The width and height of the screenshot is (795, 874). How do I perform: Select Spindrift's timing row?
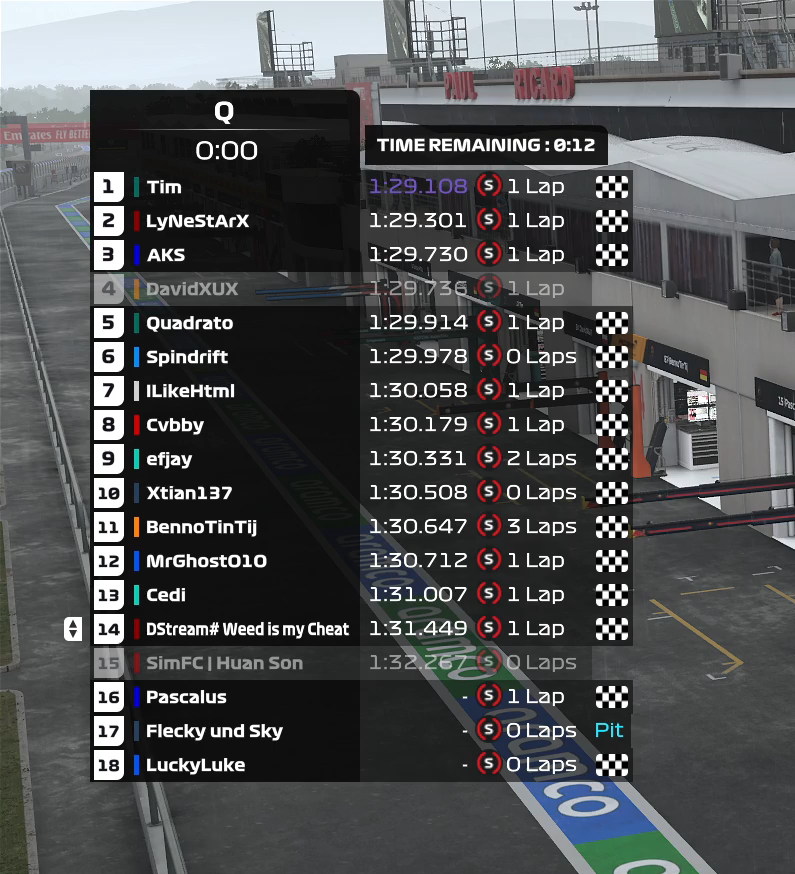(x=187, y=357)
